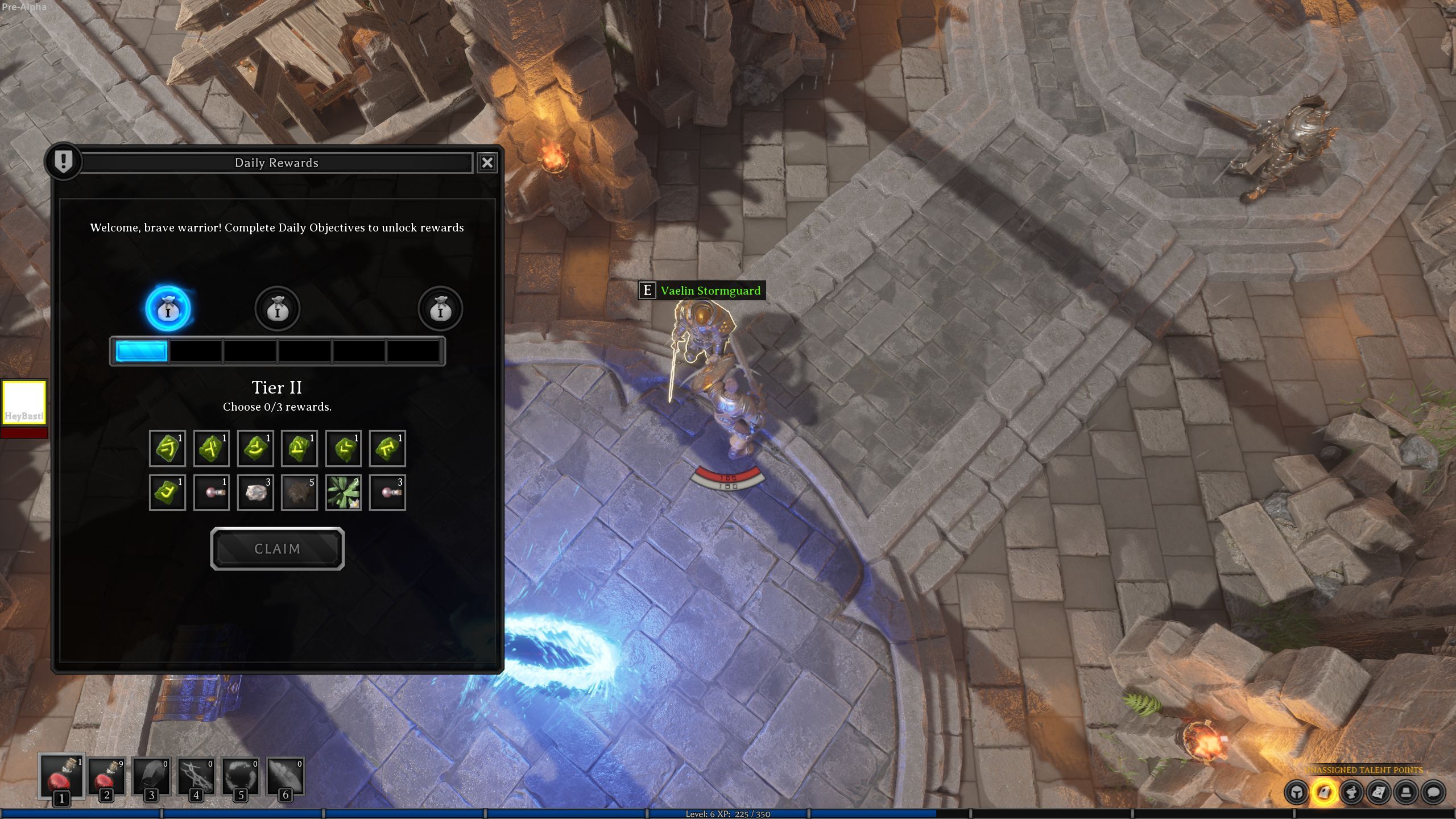This screenshot has height=819, width=1456.
Task: Pick the green plant with white flower reward
Action: pos(344,493)
